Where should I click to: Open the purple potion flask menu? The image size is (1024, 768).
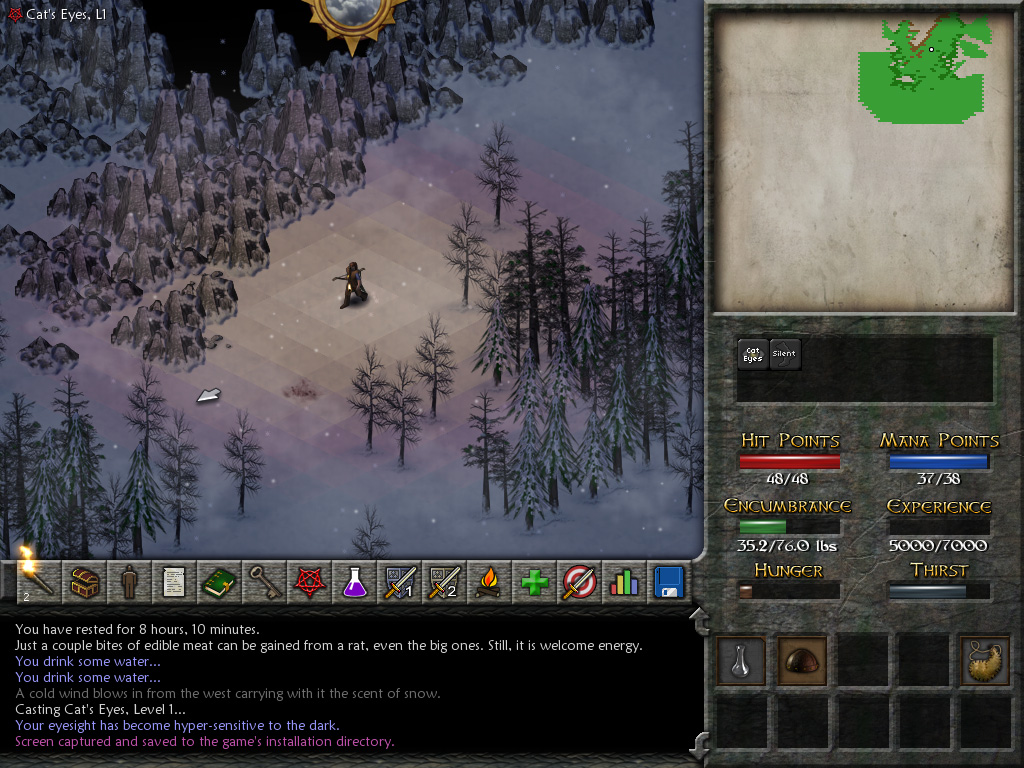353,581
